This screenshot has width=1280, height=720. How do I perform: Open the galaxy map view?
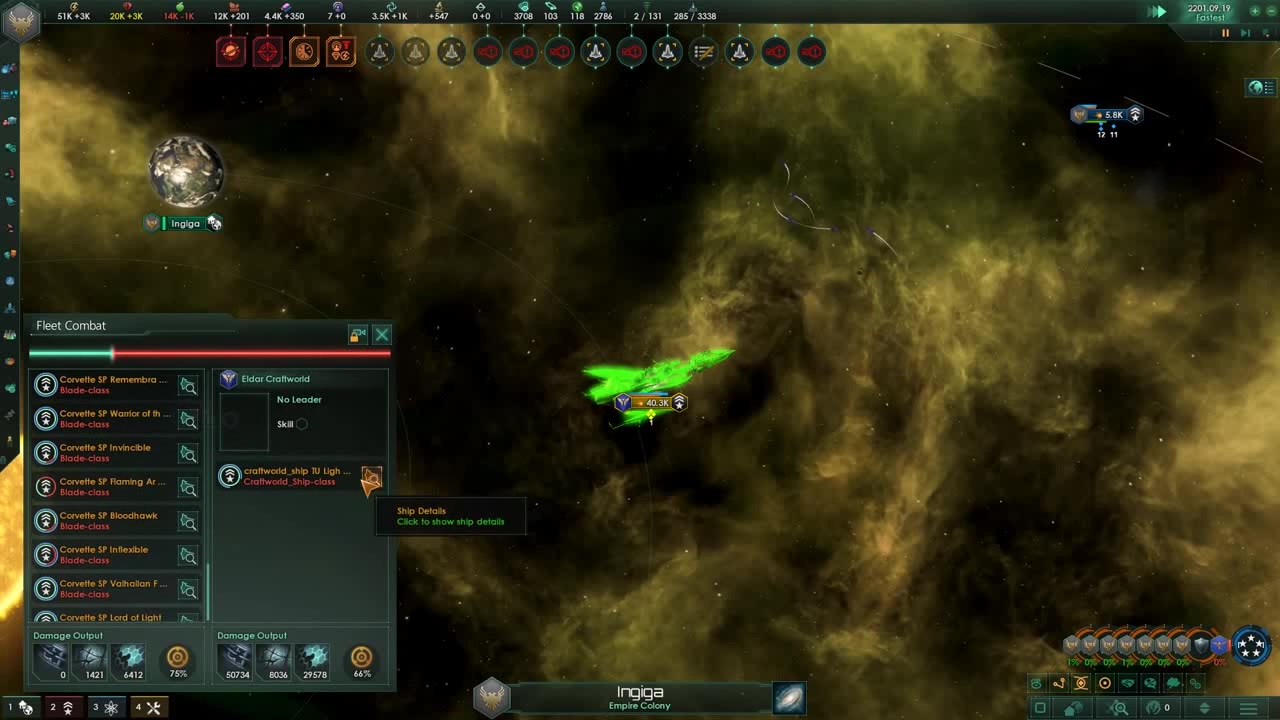pyautogui.click(x=789, y=698)
